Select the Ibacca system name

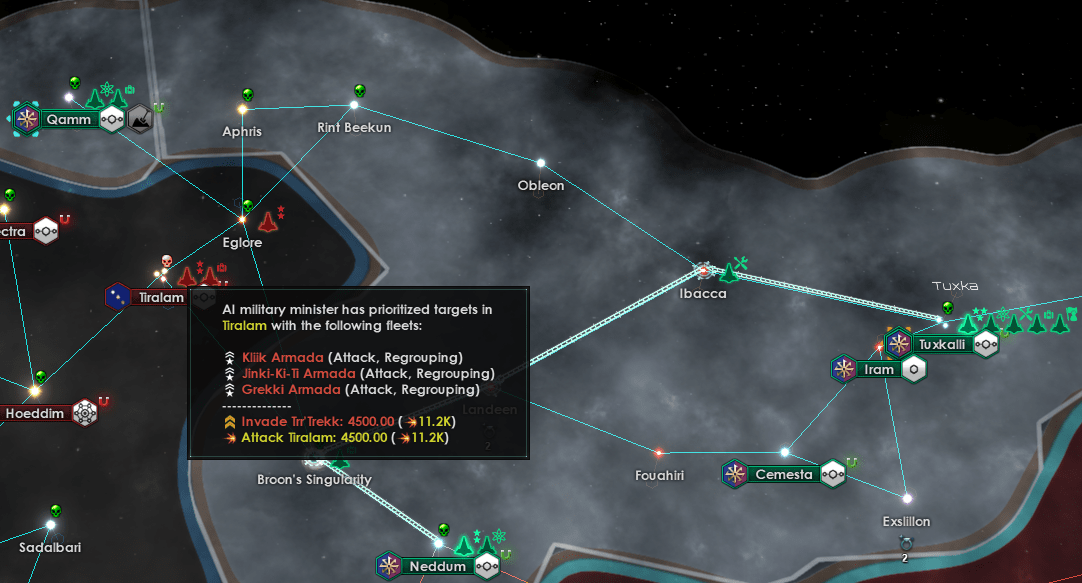tap(703, 294)
